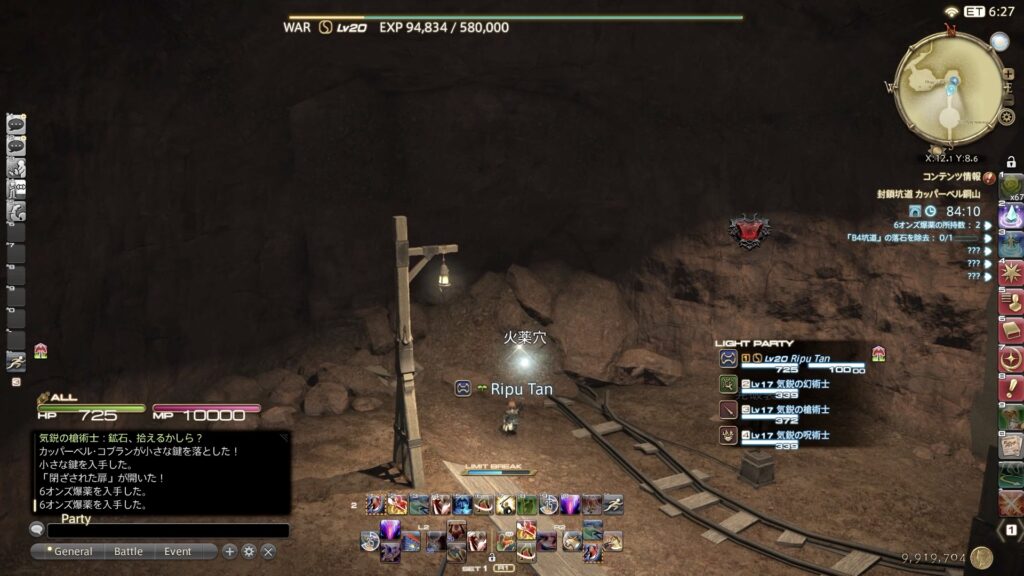Viewport: 1024px width, 576px height.
Task: Open the Battle chat tab
Action: pyautogui.click(x=128, y=551)
